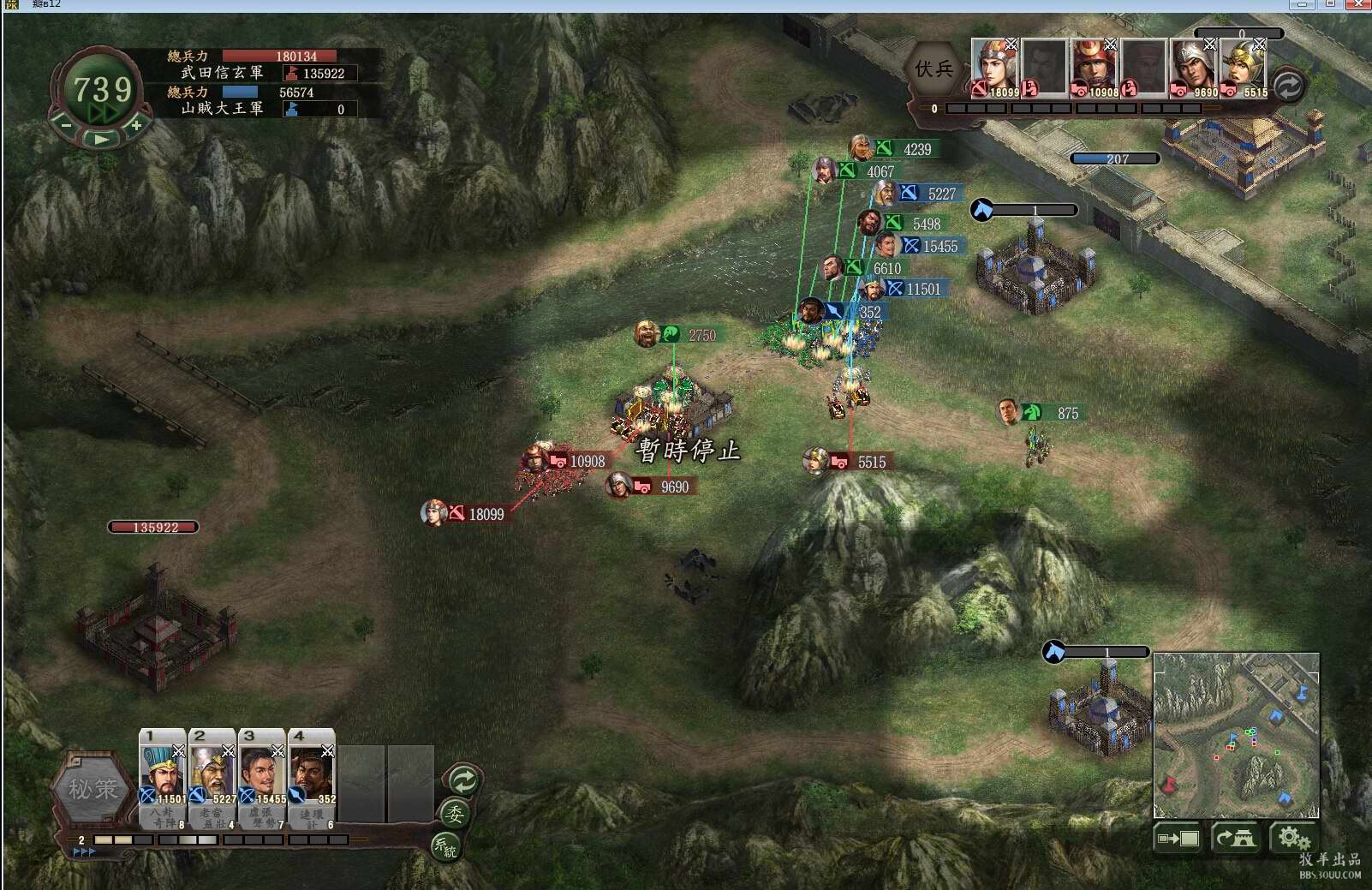Screen dimensions: 1372x890
Task: Activate the 委 delegate button
Action: [x=455, y=814]
